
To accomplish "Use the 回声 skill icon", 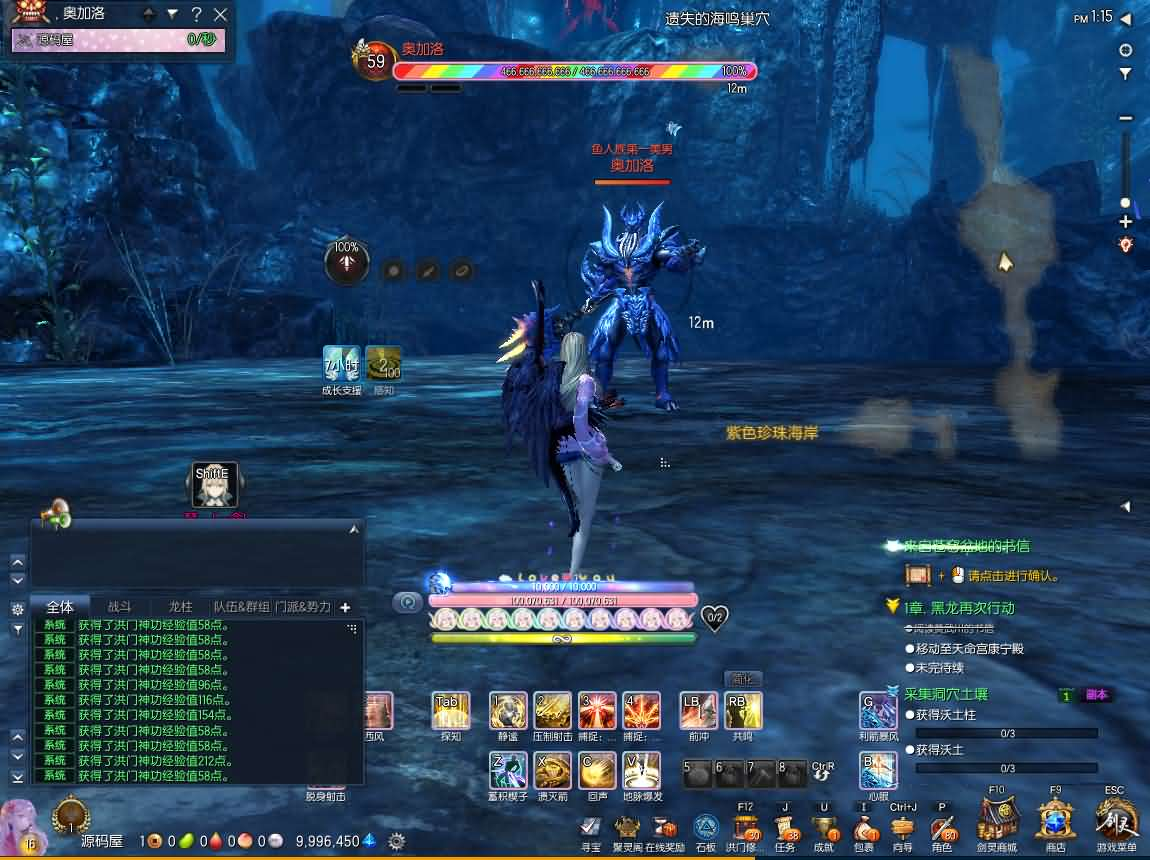I will click(x=597, y=770).
